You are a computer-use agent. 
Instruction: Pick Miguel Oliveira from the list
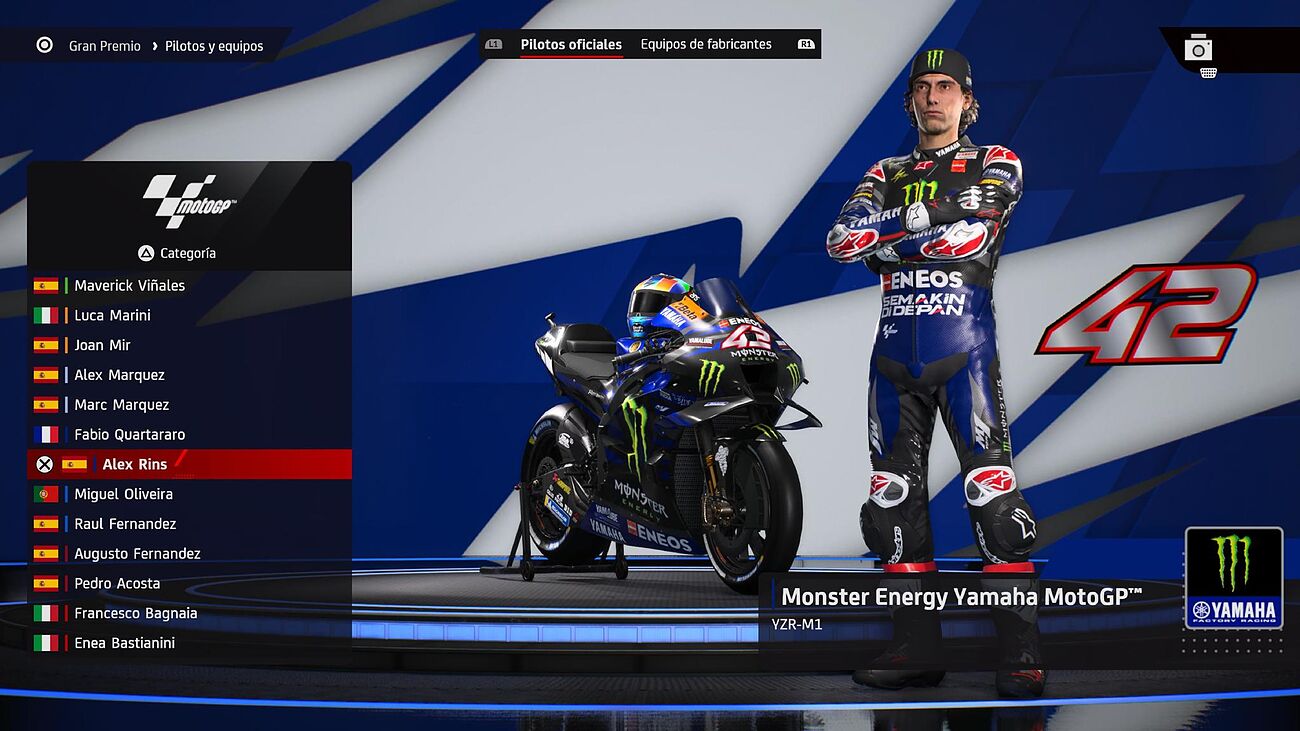(x=123, y=494)
